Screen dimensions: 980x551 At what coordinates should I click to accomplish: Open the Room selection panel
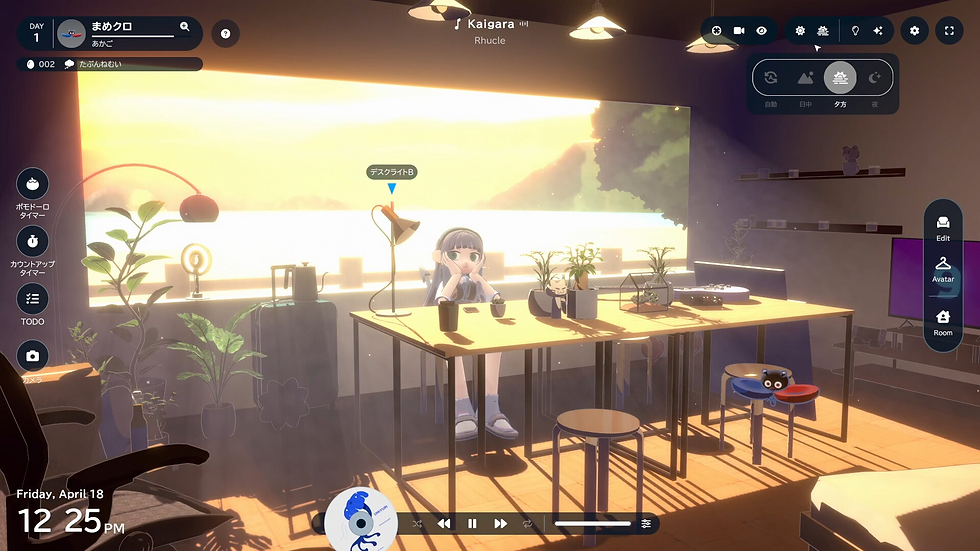click(x=943, y=321)
